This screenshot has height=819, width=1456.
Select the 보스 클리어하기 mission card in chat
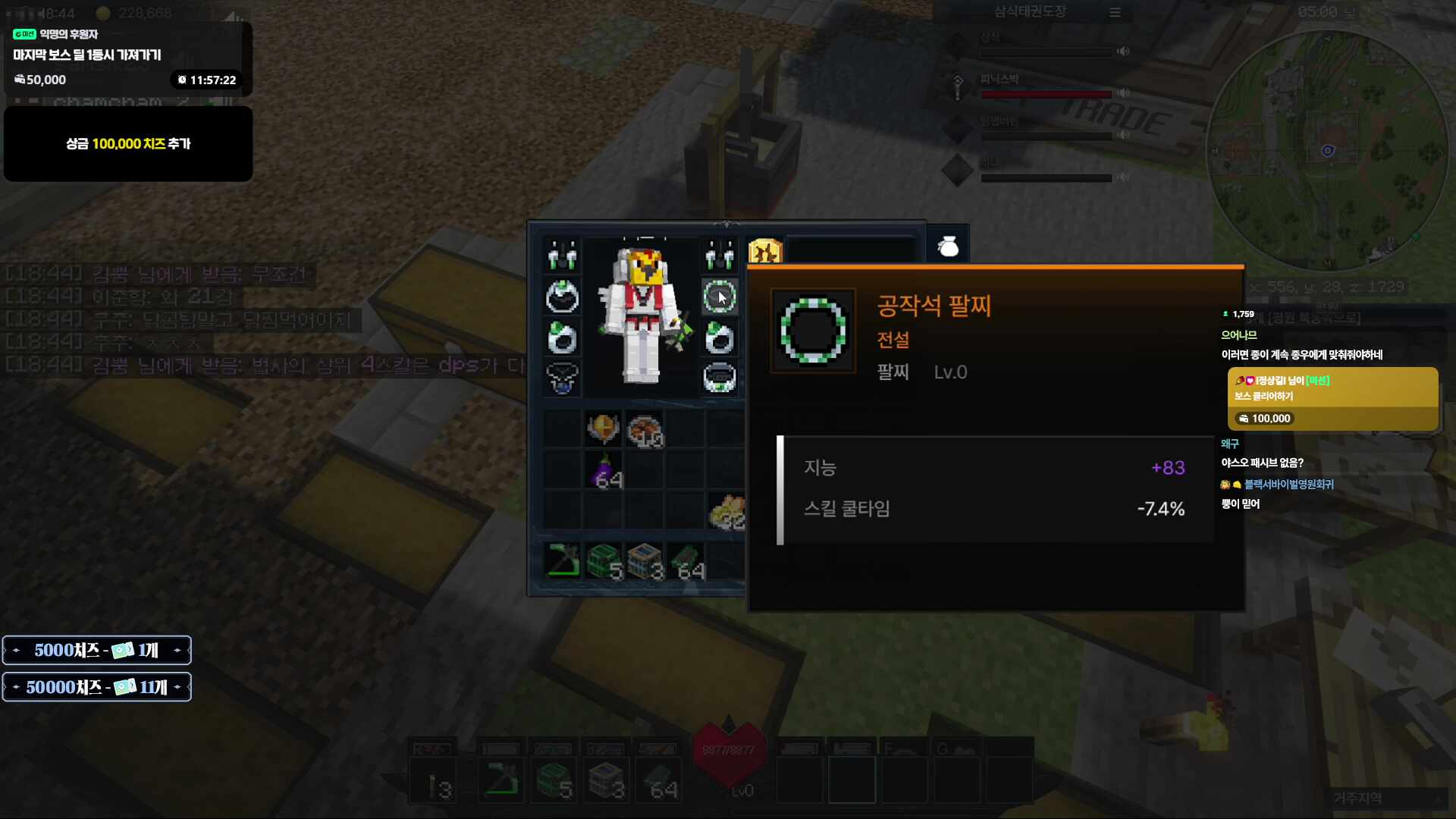[x=1332, y=397]
